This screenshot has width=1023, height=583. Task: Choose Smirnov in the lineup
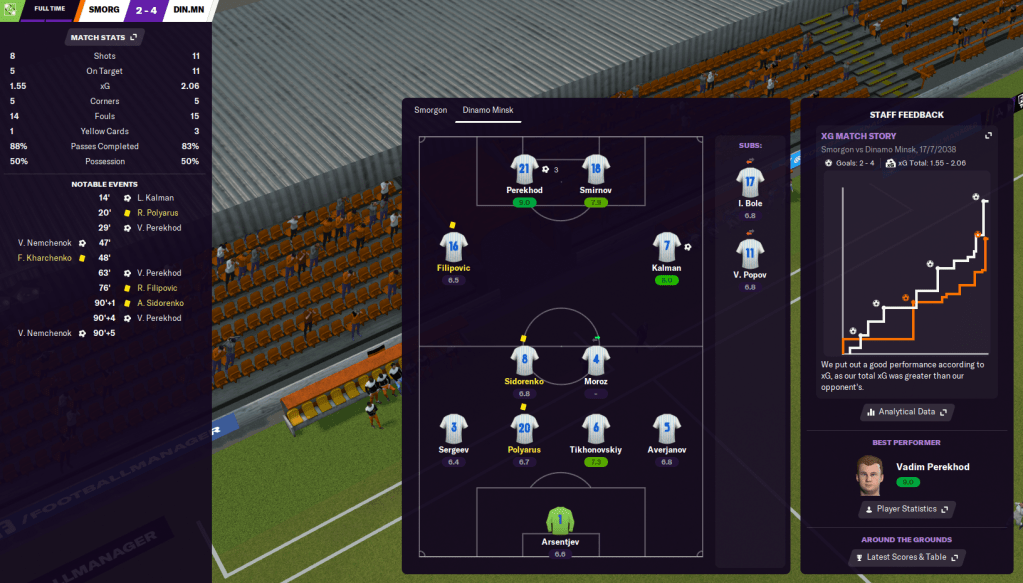point(596,170)
